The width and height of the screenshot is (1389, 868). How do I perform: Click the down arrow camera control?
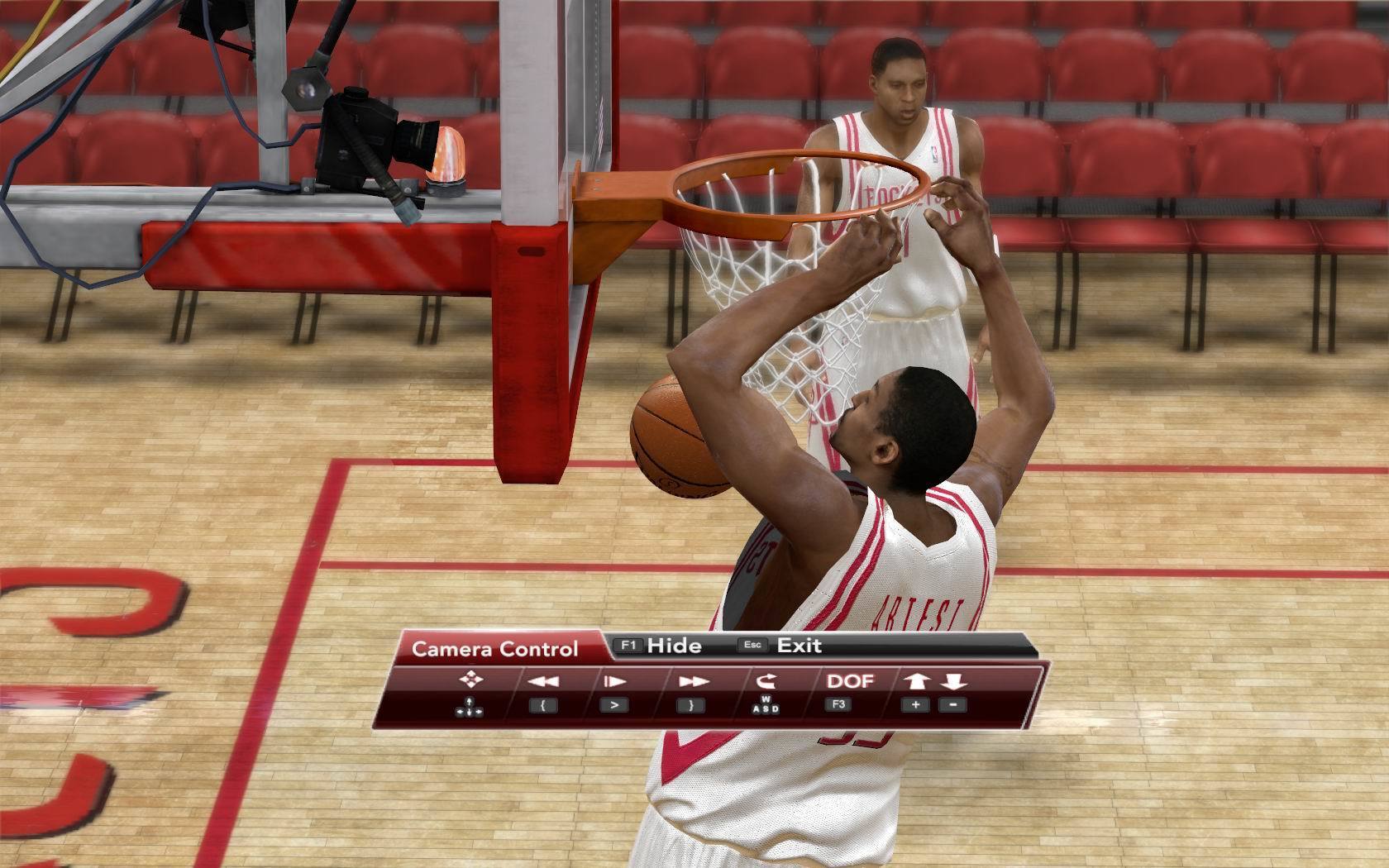pyautogui.click(x=953, y=681)
